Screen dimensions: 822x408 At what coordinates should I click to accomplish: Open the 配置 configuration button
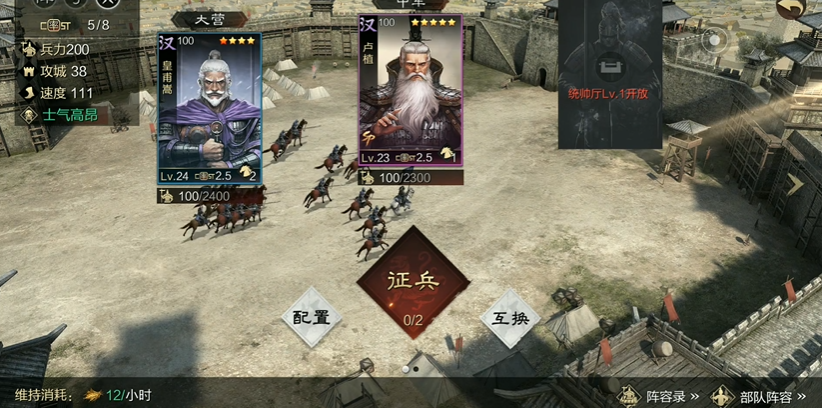click(311, 317)
